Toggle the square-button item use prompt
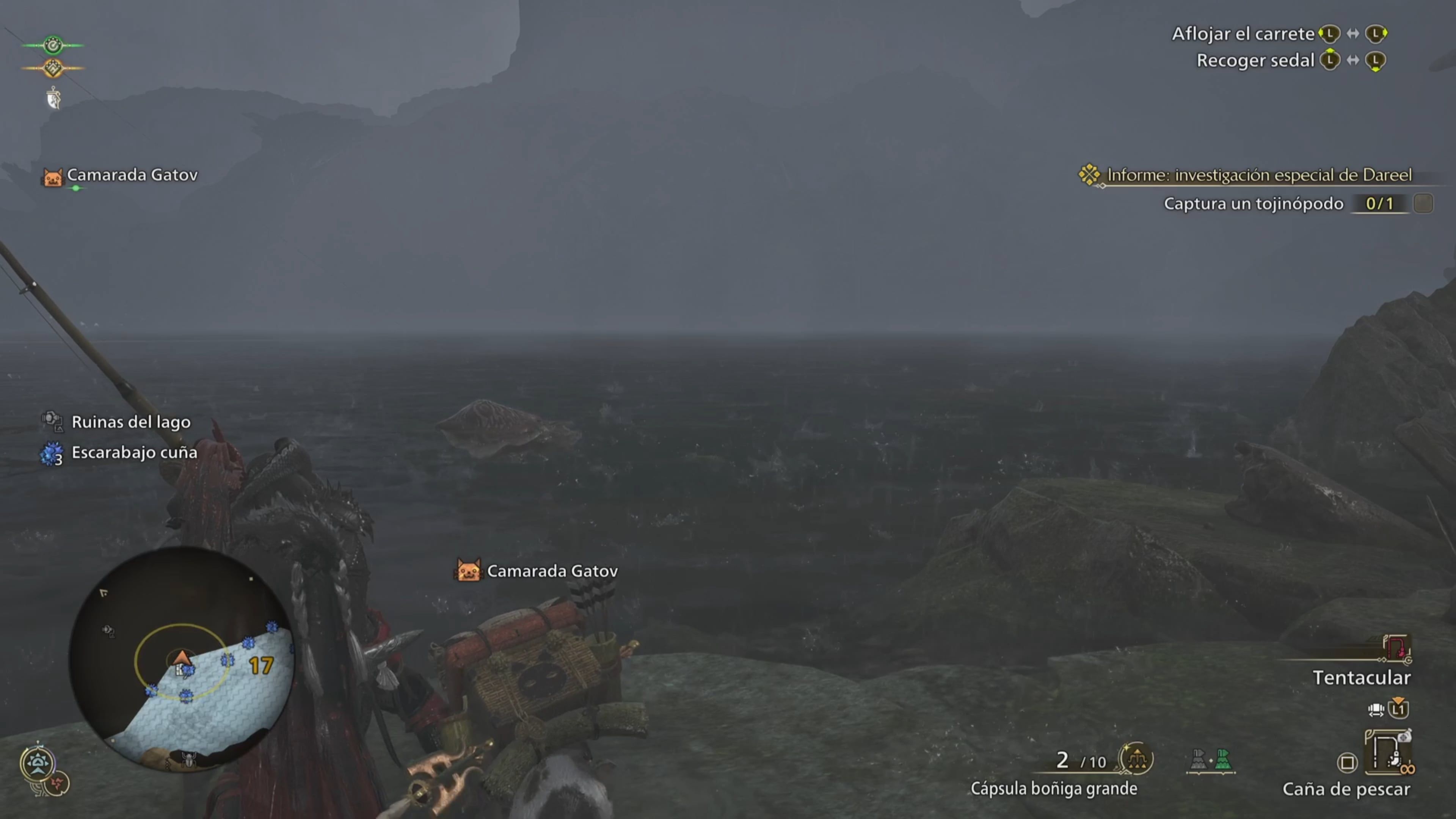Screen dimensions: 1456x819 click(1348, 763)
